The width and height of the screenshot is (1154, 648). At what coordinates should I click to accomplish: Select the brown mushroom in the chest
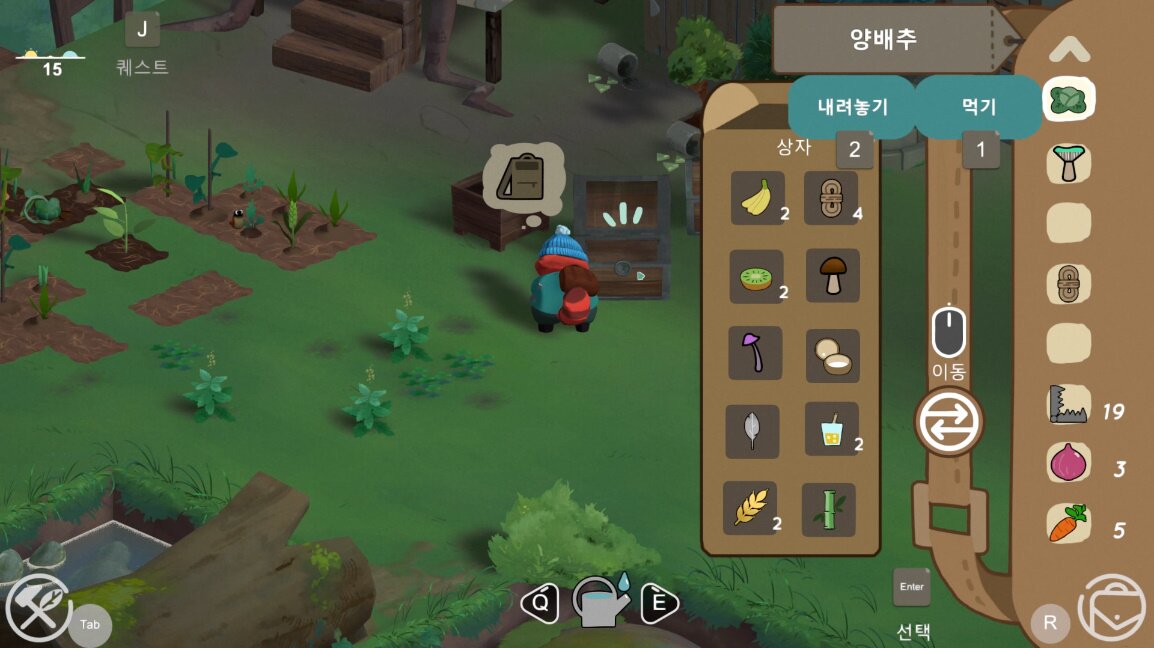pyautogui.click(x=832, y=276)
